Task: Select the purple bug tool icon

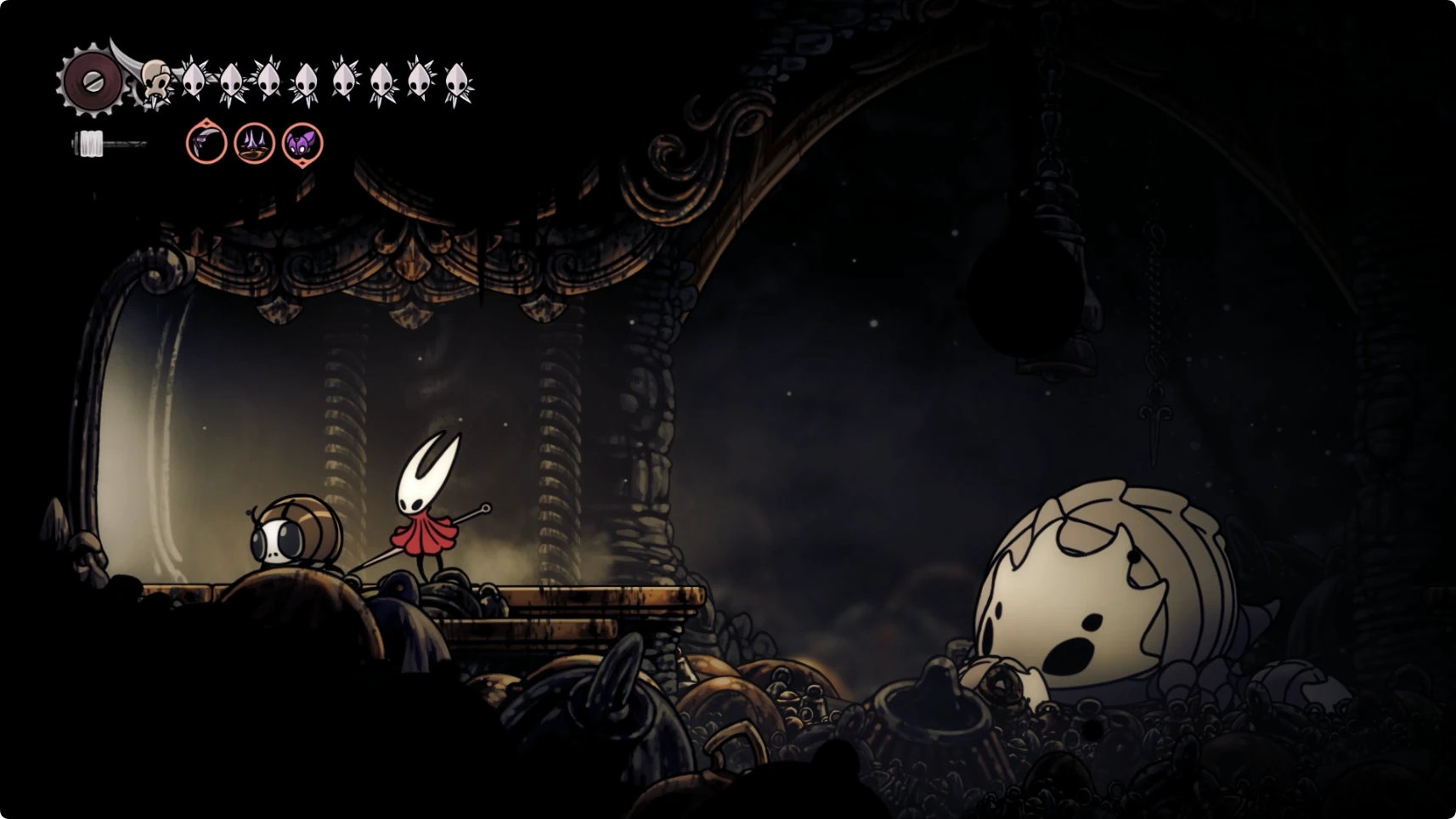Action: tap(302, 143)
